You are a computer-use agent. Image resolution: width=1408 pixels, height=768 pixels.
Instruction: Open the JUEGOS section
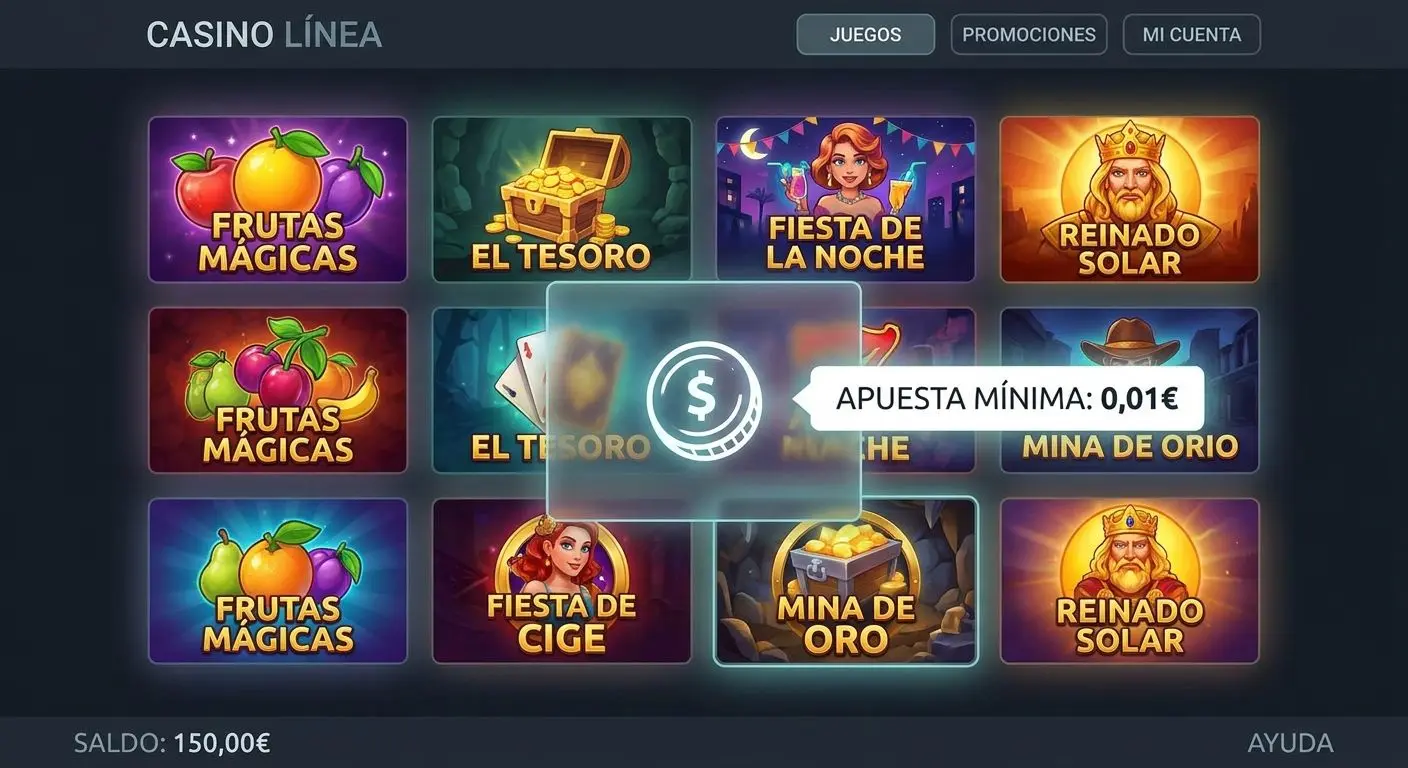(x=865, y=34)
